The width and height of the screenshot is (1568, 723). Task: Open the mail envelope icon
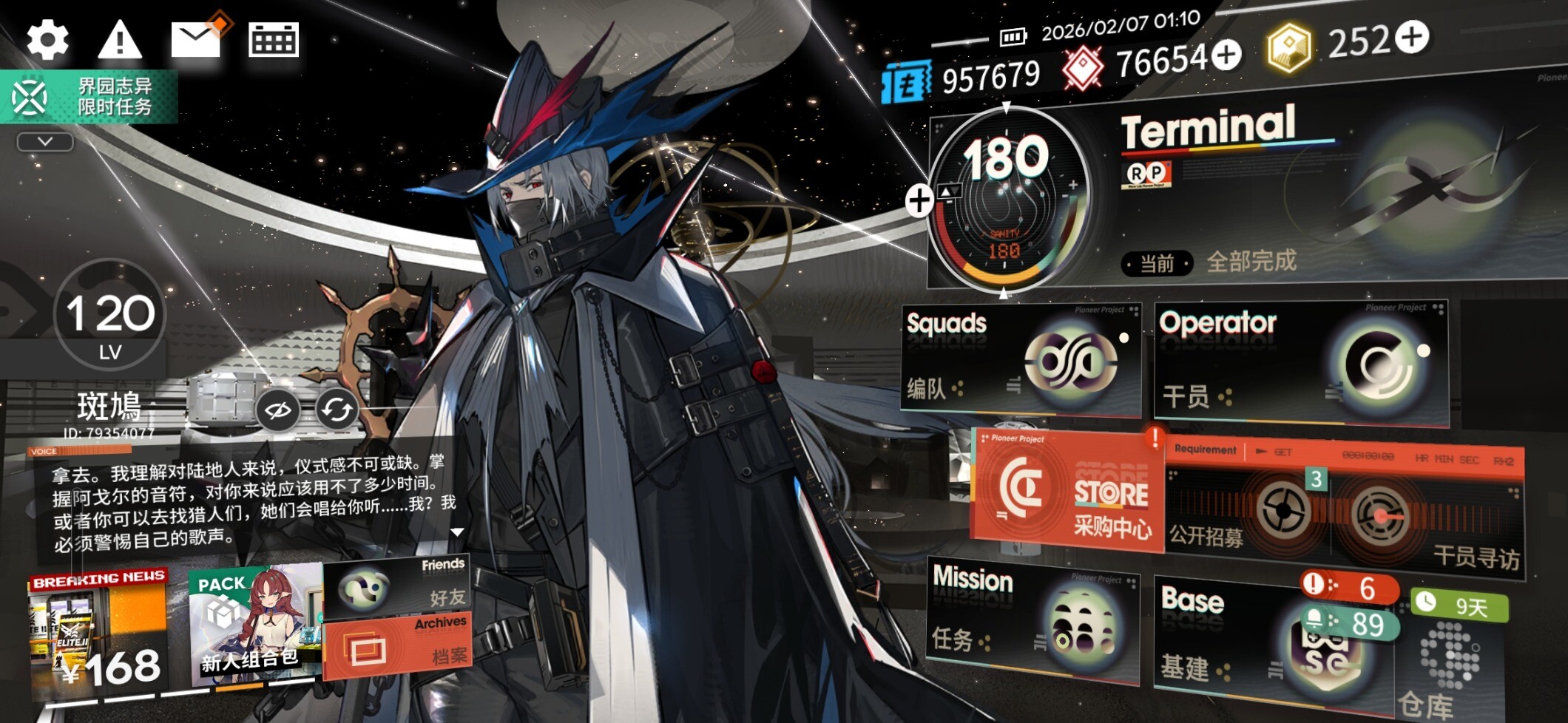[x=197, y=38]
